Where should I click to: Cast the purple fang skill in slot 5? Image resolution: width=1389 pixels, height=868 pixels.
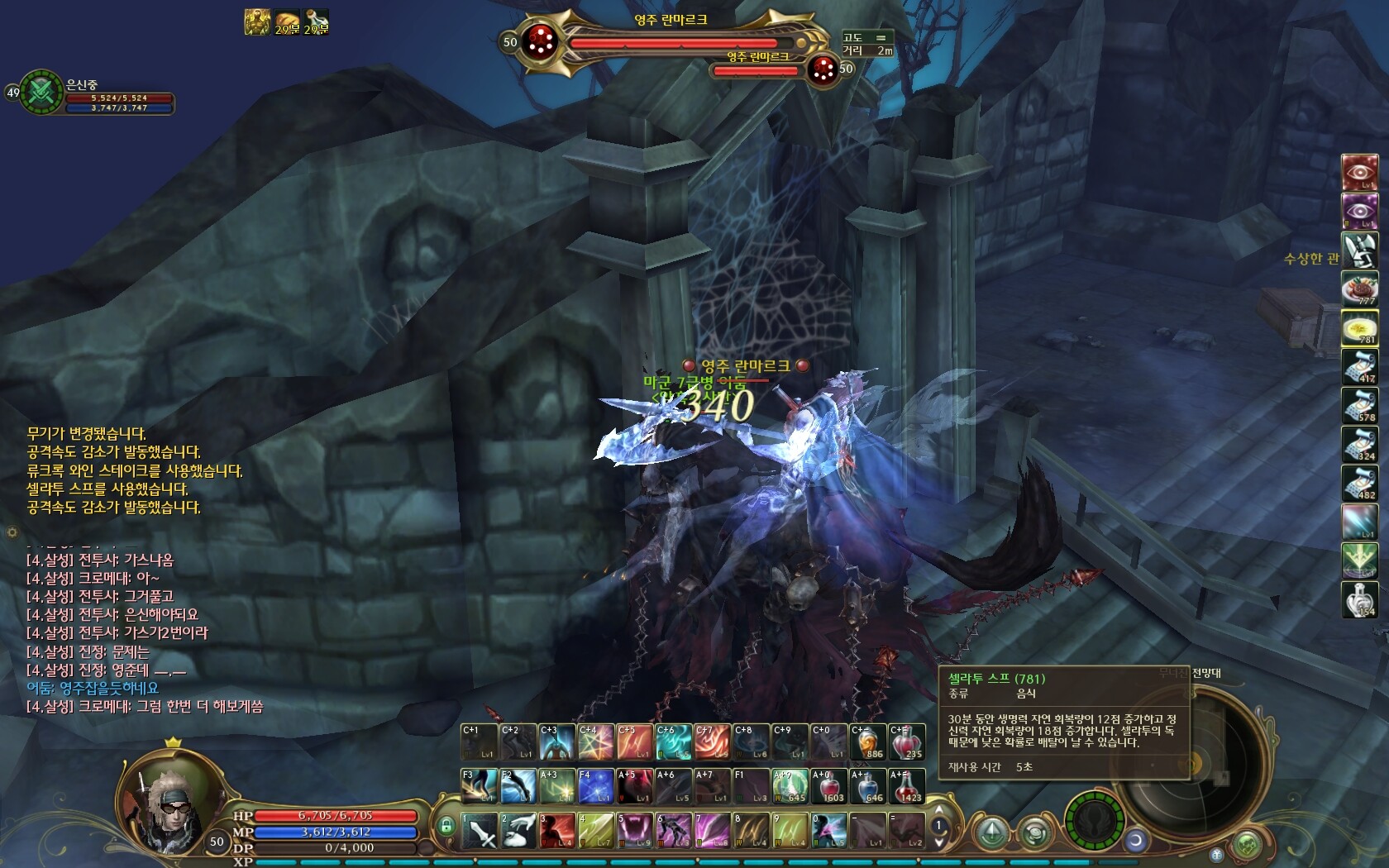point(635,830)
